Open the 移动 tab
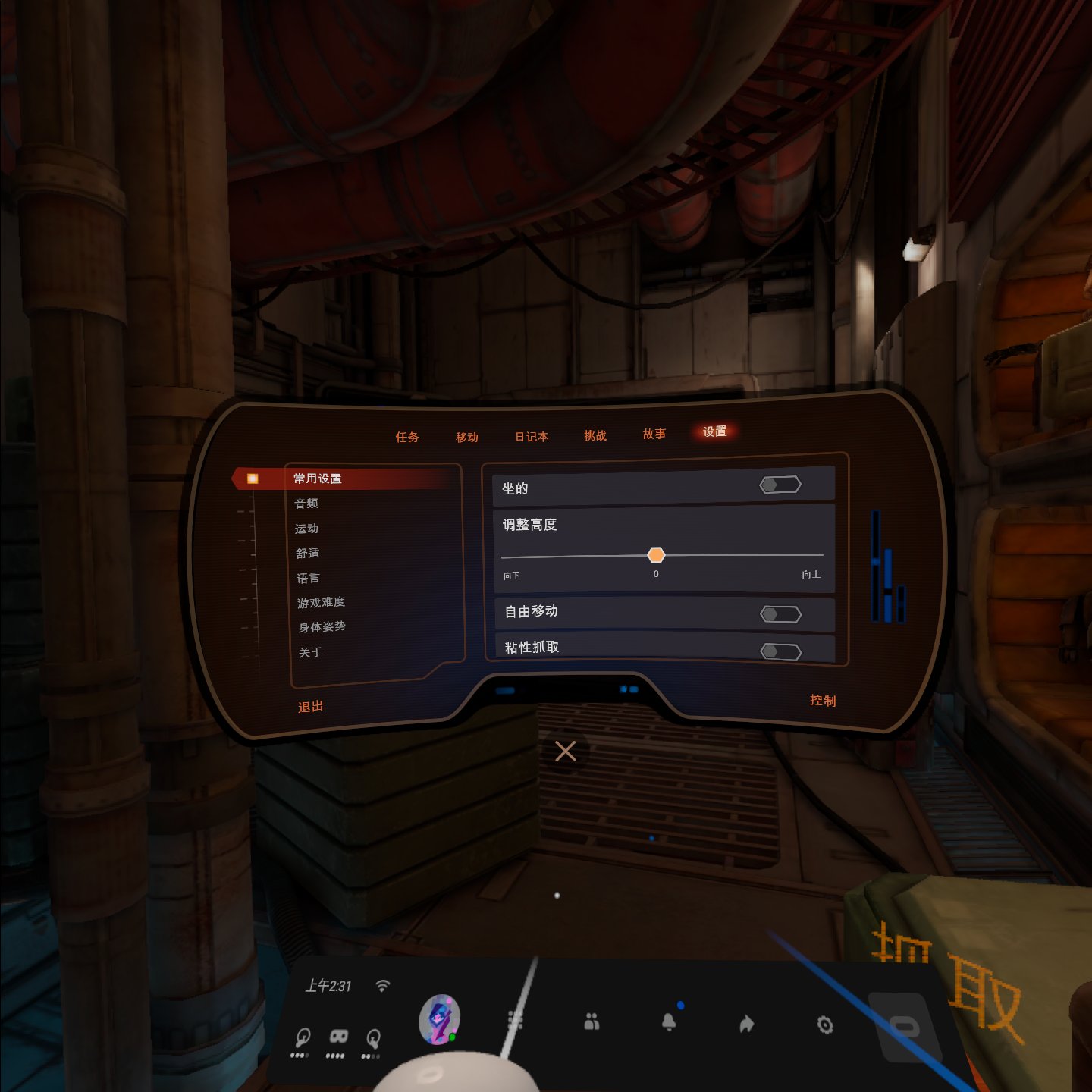Screen dimensions: 1092x1092 click(x=467, y=437)
